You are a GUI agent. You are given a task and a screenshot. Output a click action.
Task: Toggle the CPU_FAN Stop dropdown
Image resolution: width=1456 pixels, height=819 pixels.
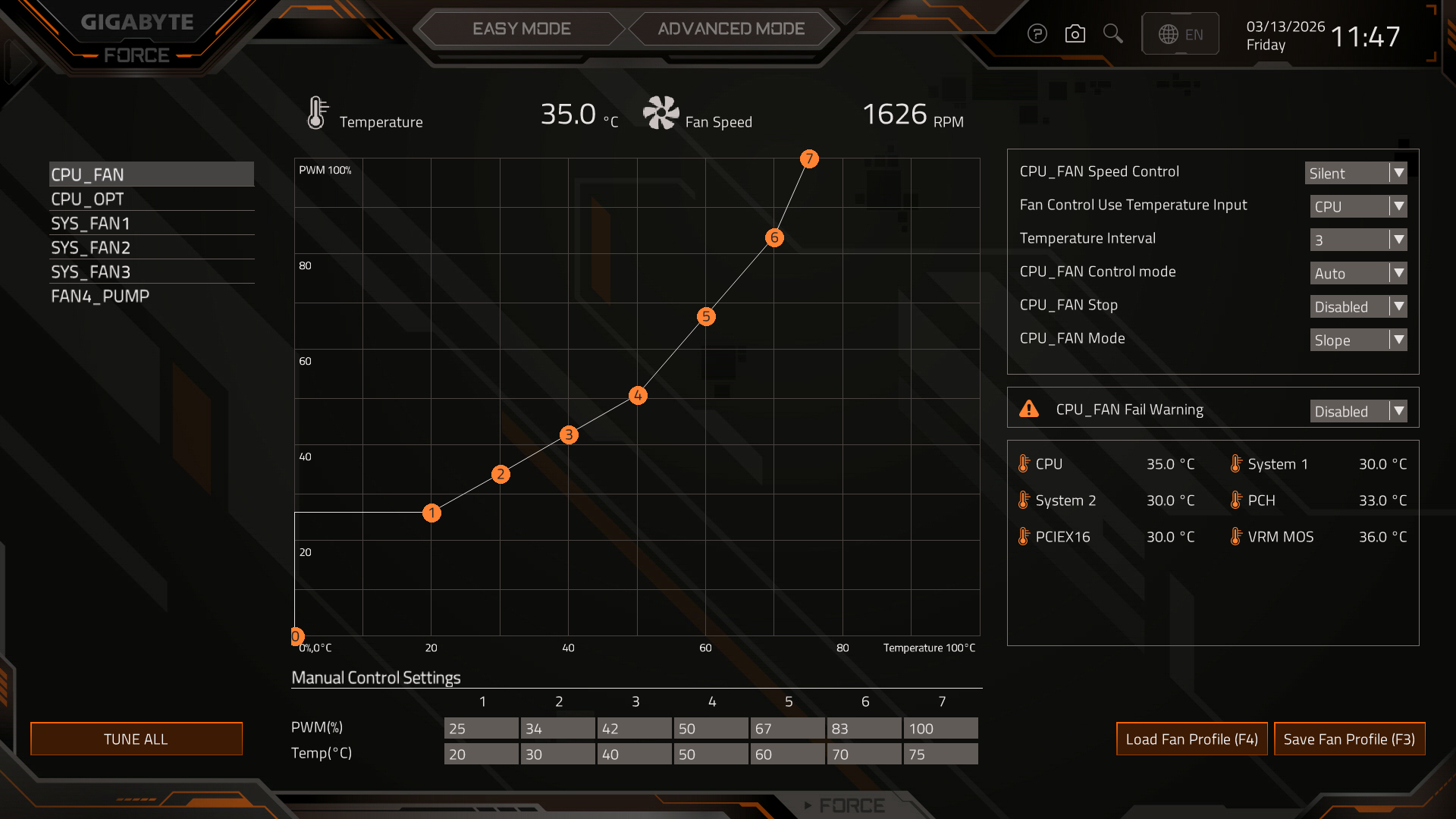point(1358,306)
